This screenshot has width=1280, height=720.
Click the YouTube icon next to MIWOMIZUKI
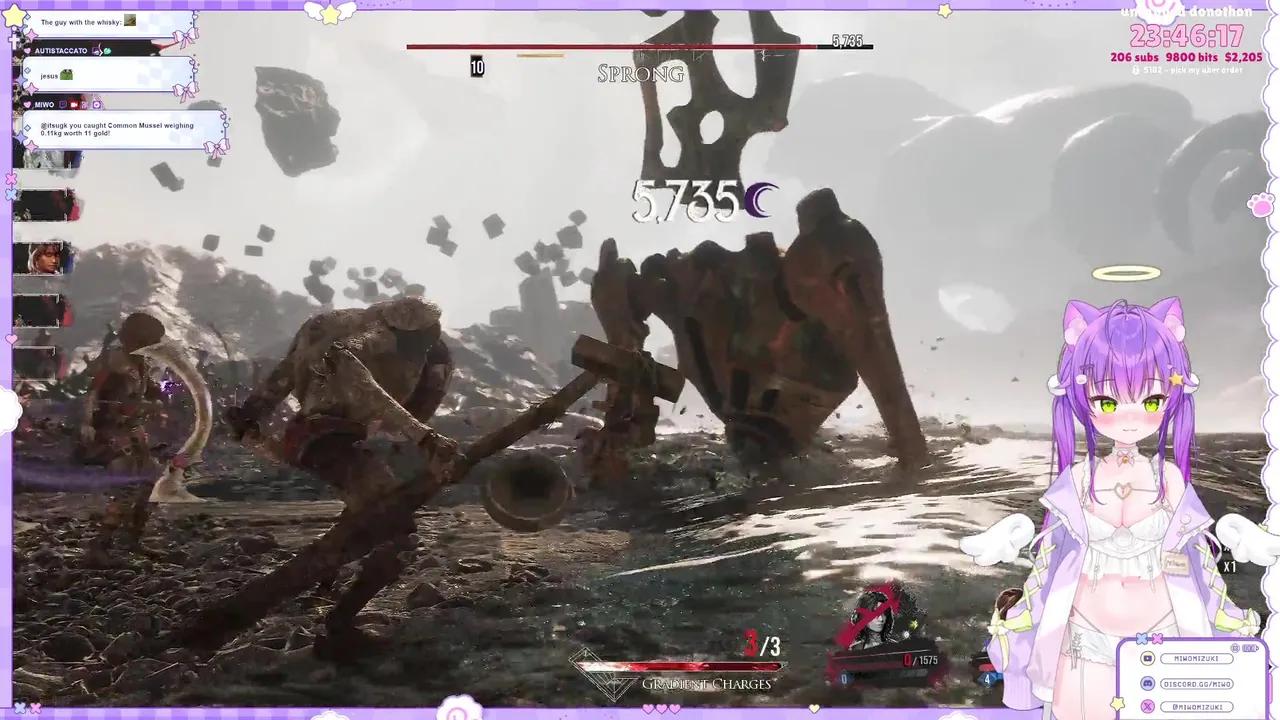click(1147, 659)
